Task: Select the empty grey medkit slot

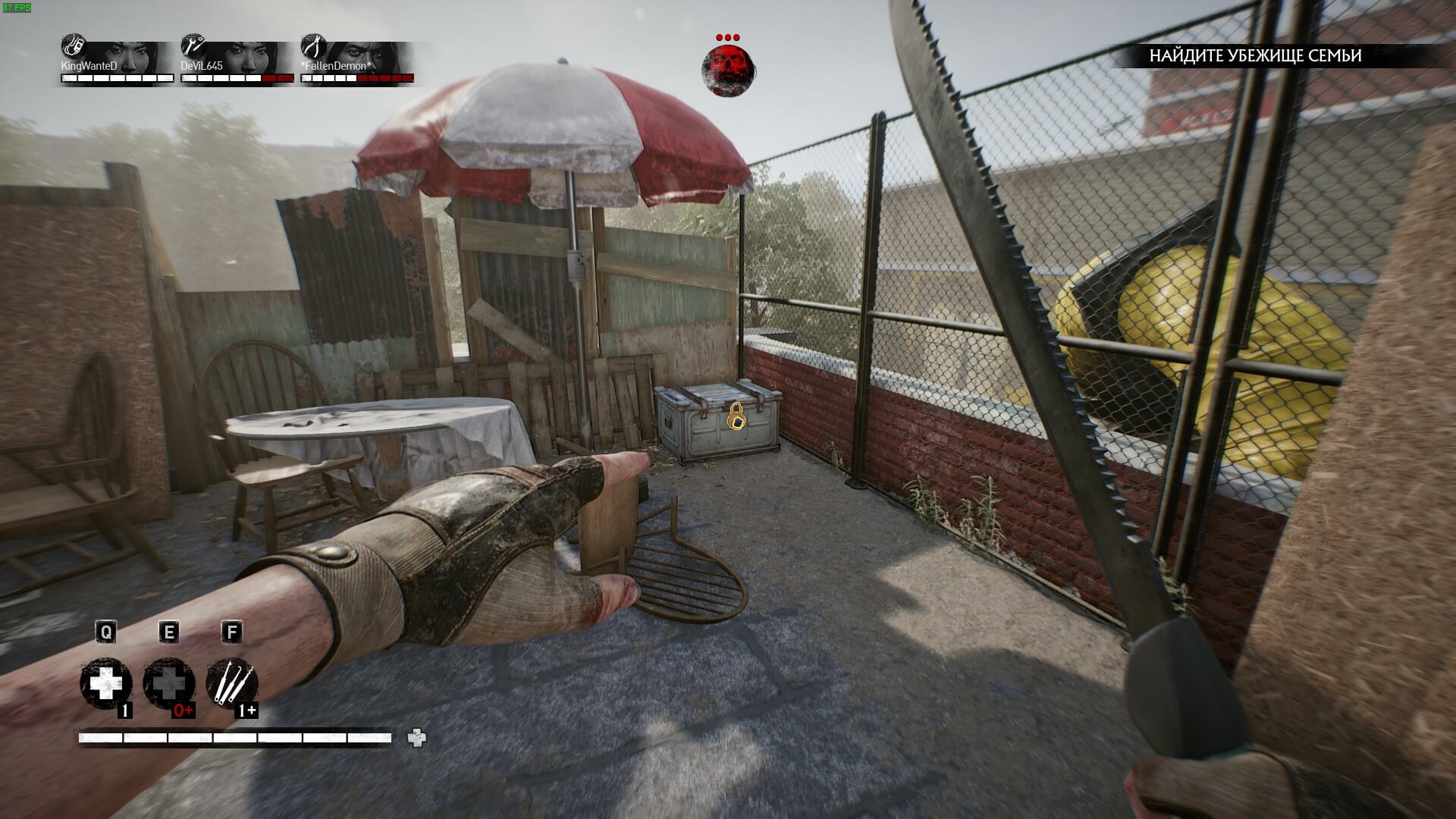Action: tap(168, 684)
